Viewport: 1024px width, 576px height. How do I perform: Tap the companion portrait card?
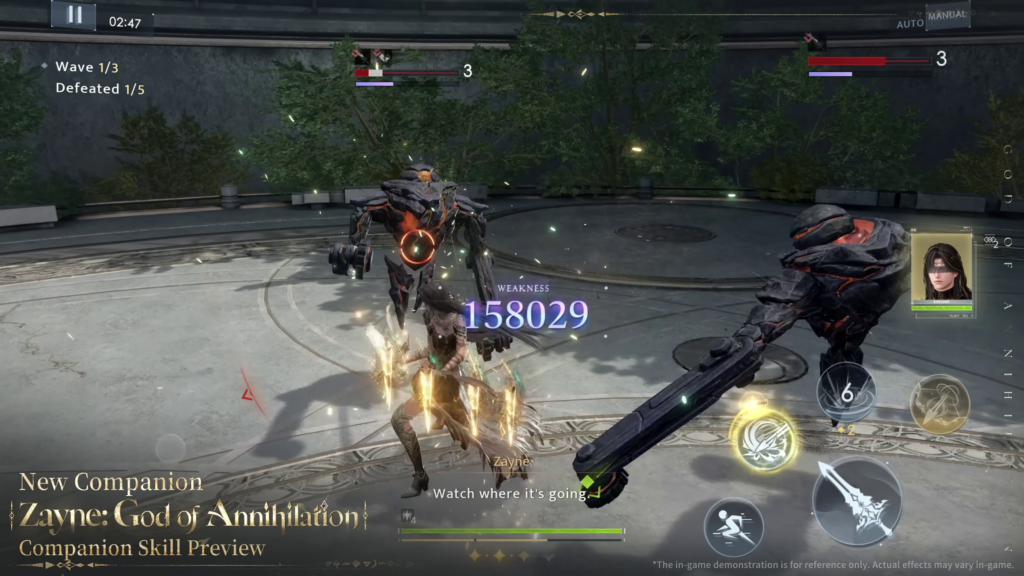pos(942,274)
